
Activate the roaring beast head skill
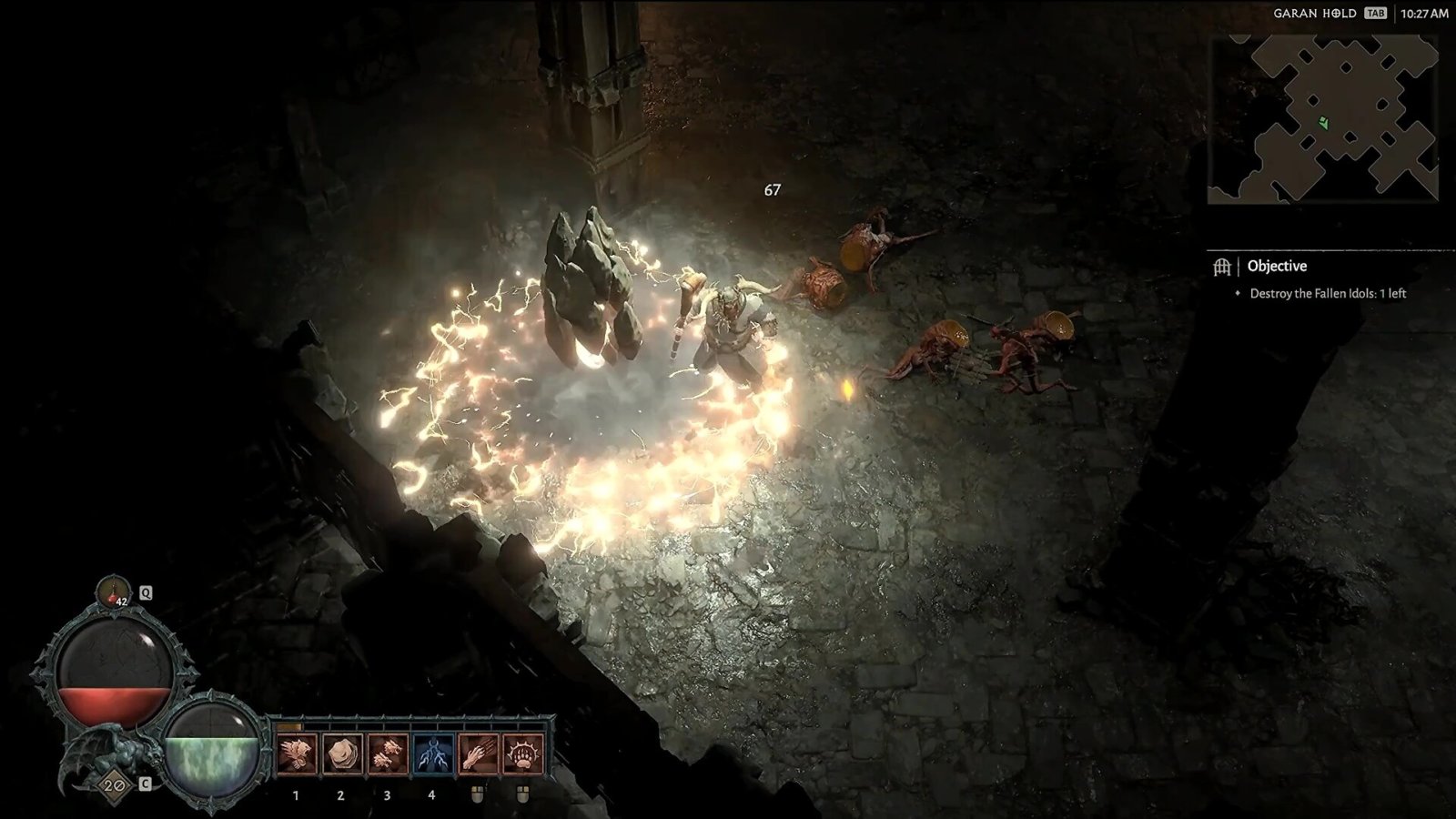point(296,754)
